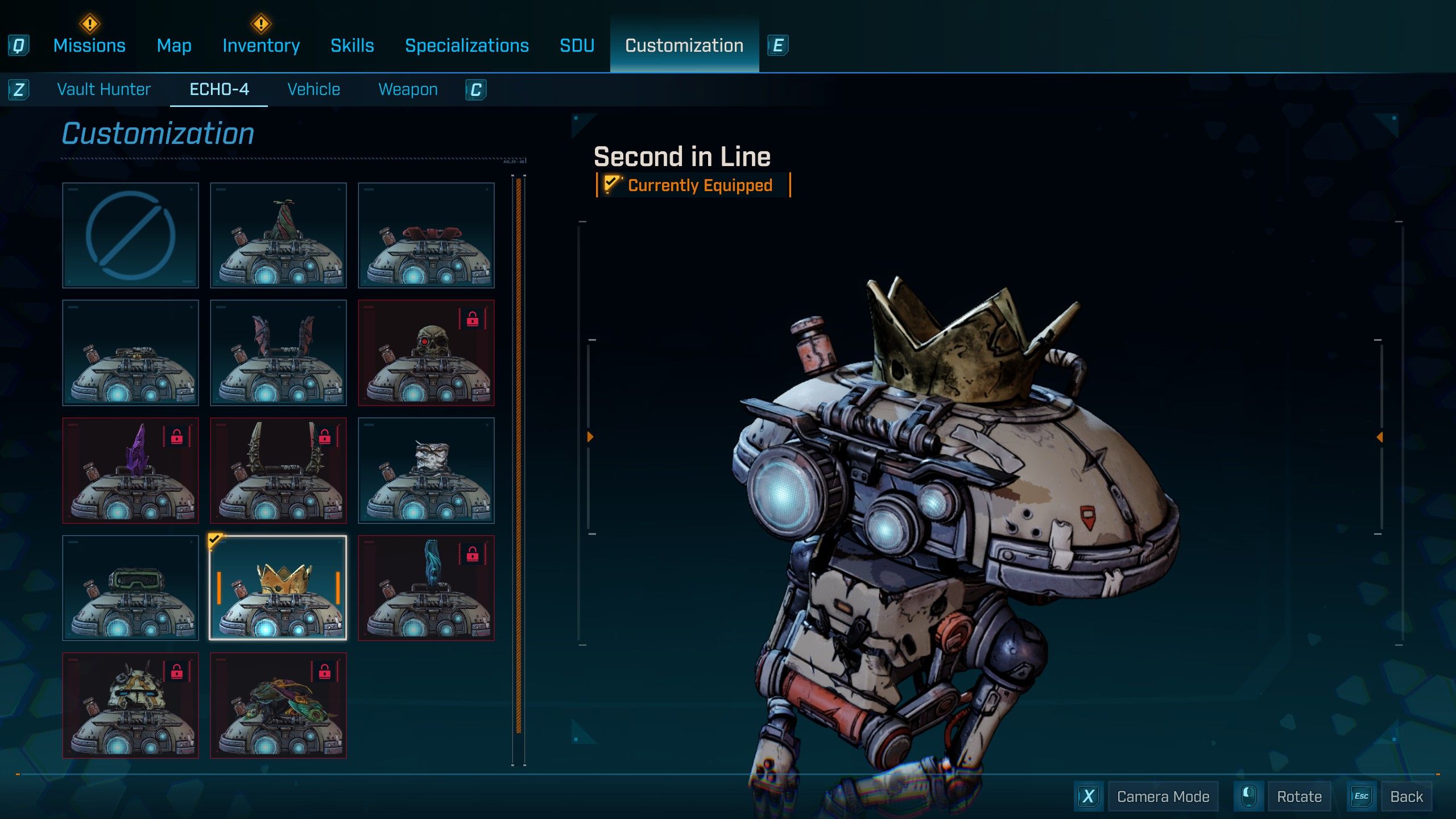Switch to the Map tab

pos(174,45)
